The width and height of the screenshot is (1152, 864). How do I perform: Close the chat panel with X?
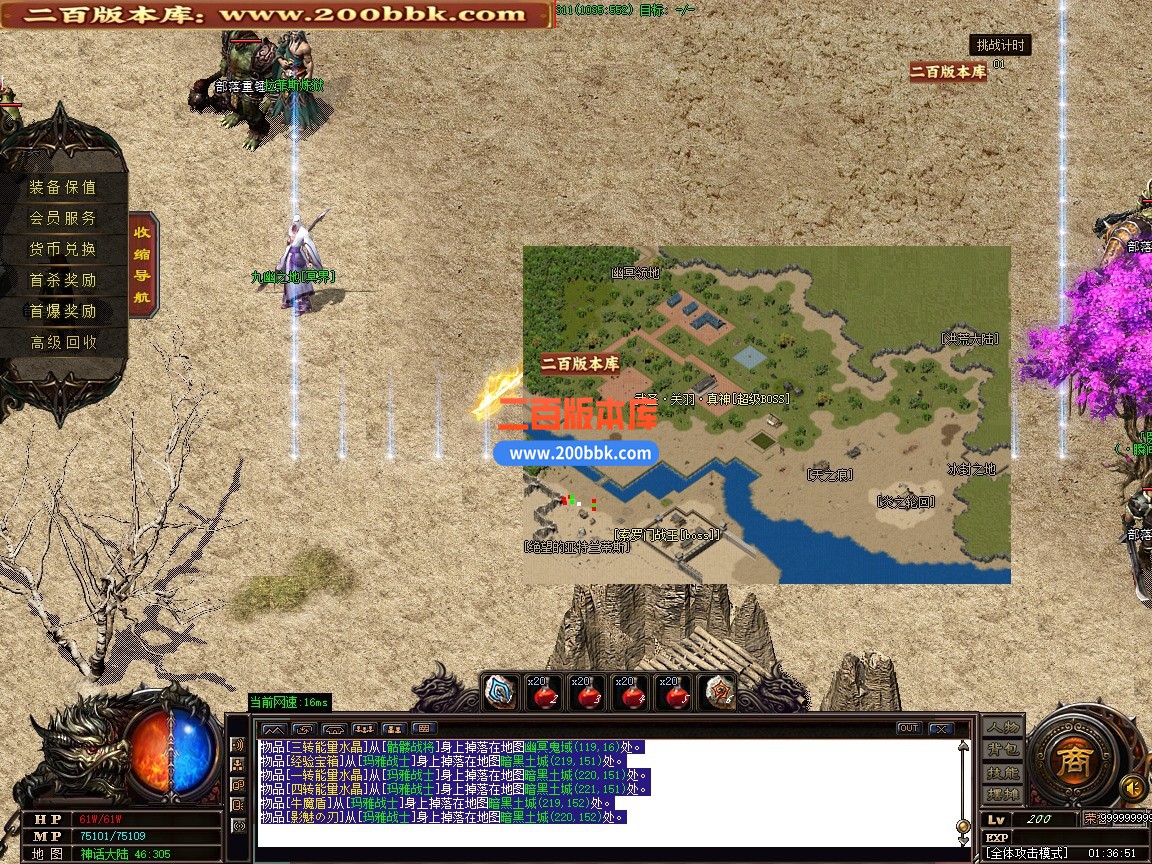pyautogui.click(x=941, y=729)
